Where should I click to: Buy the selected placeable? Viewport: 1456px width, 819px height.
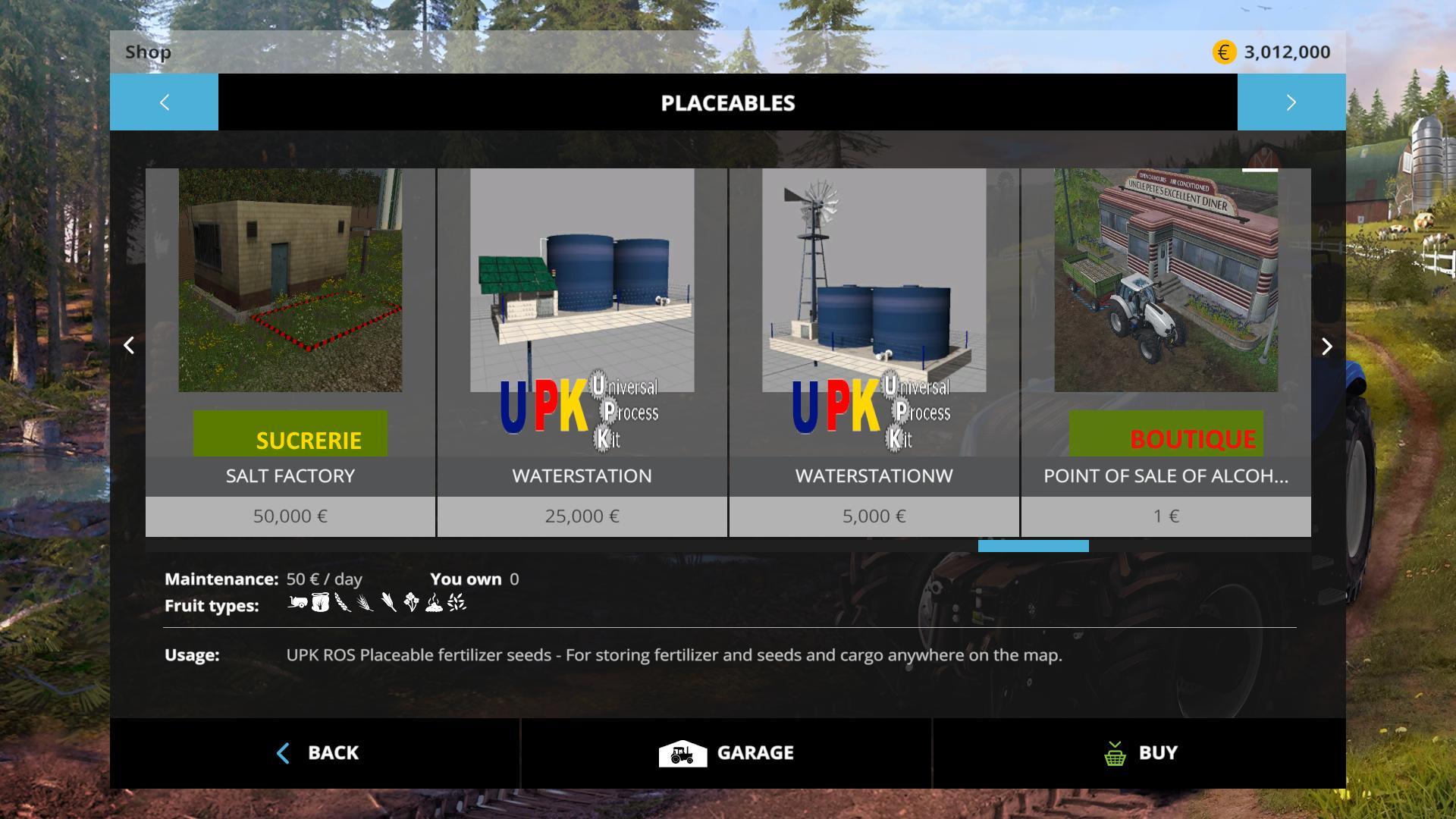1140,753
